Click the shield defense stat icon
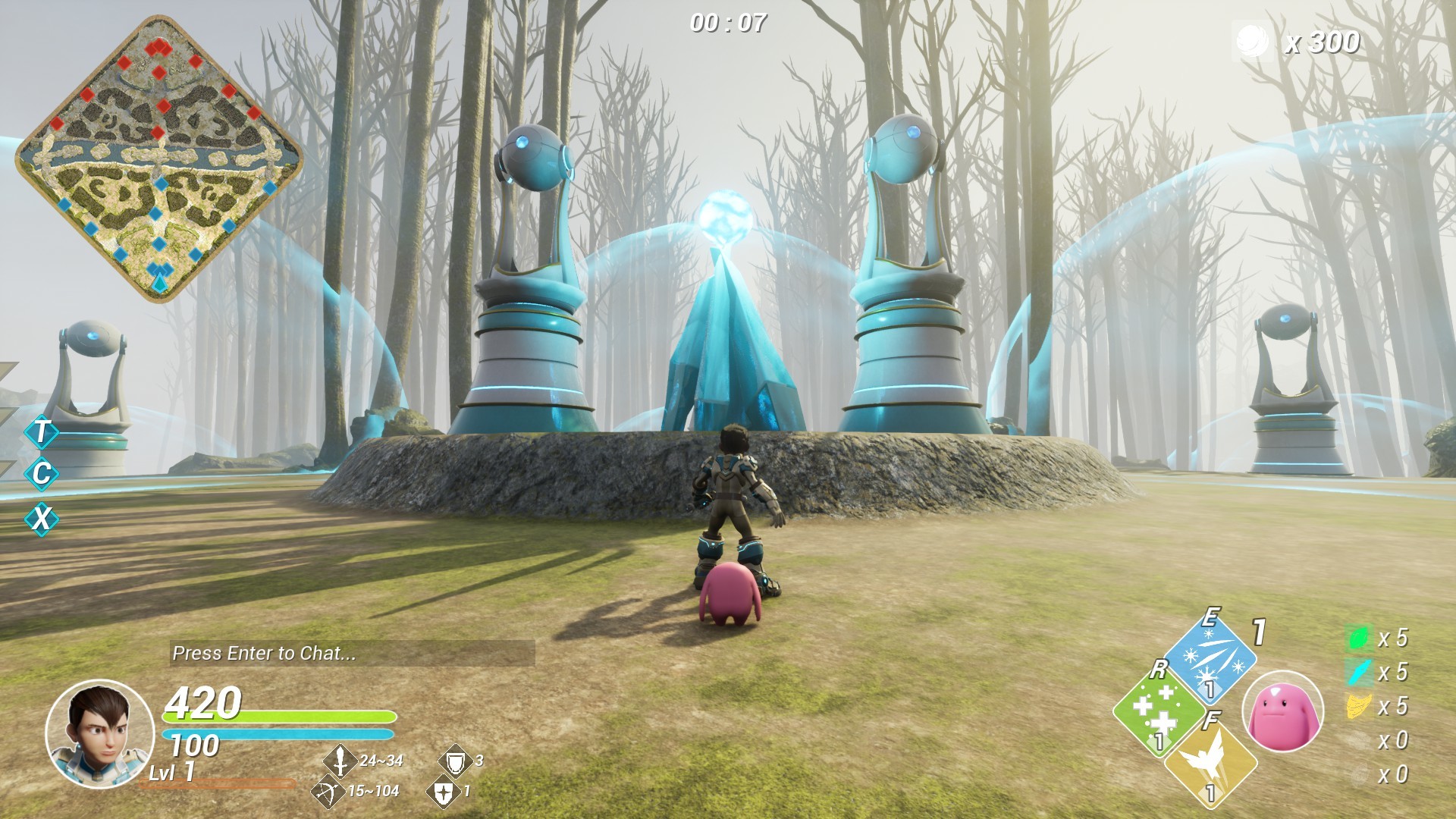 [x=454, y=761]
